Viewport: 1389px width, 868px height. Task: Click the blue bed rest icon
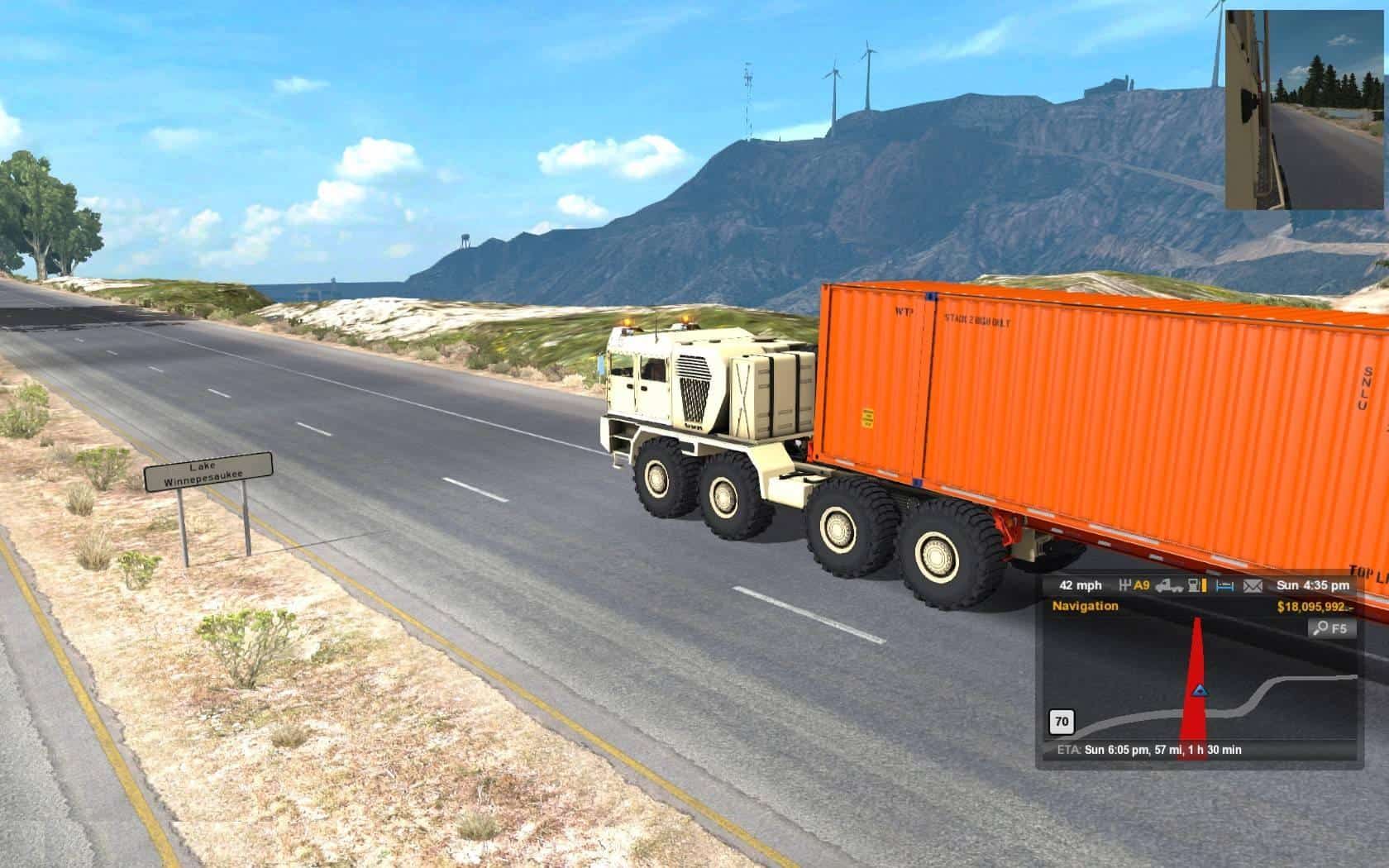click(x=1224, y=586)
